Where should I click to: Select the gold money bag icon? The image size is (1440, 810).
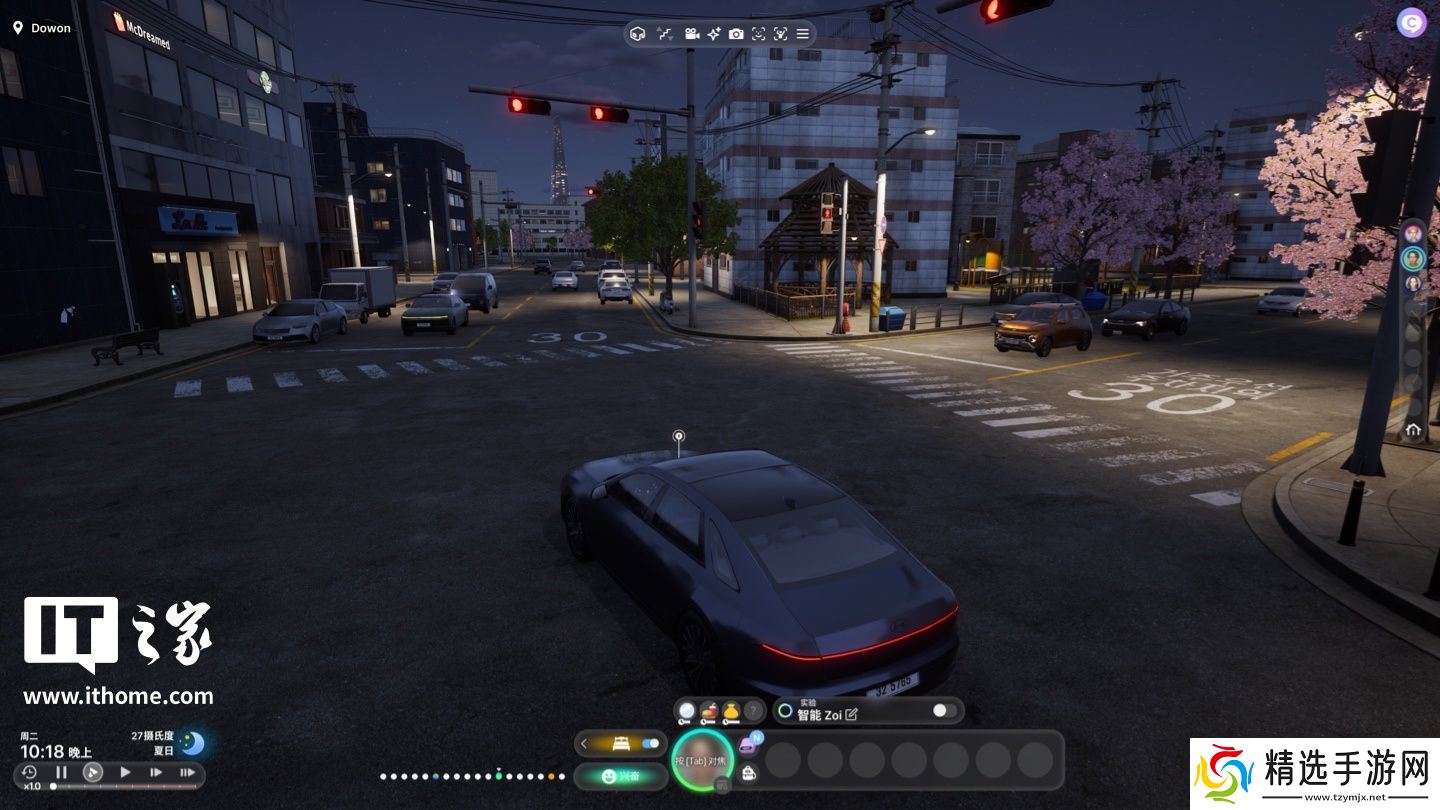click(731, 711)
